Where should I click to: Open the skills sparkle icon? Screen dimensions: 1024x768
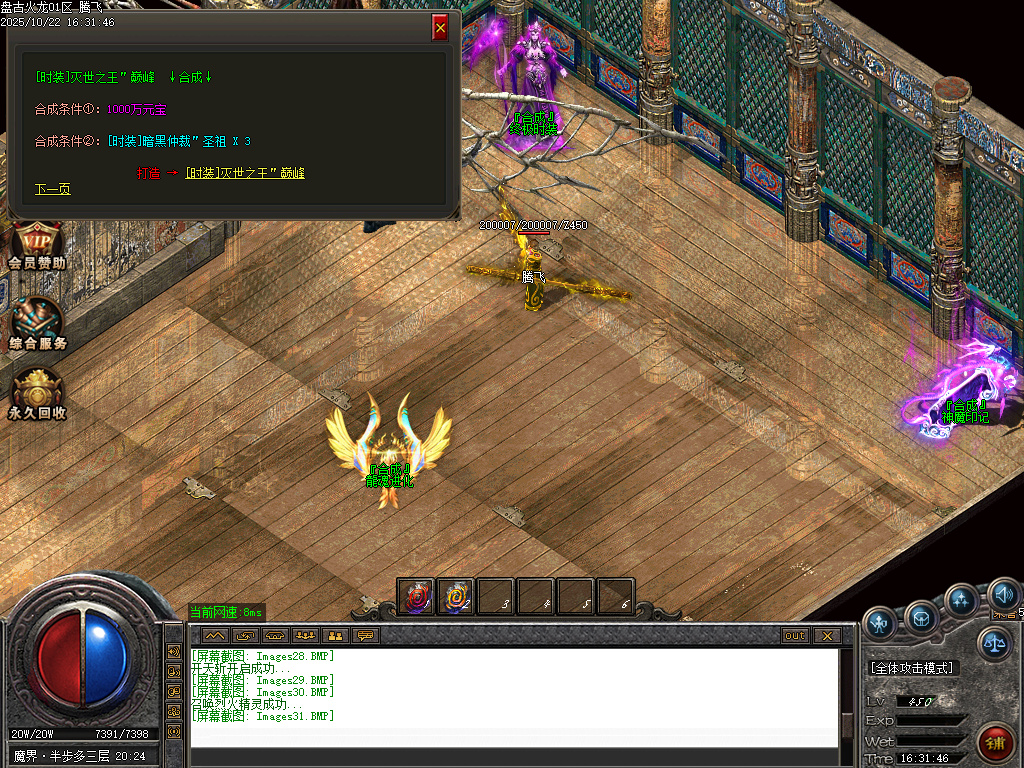pos(962,600)
